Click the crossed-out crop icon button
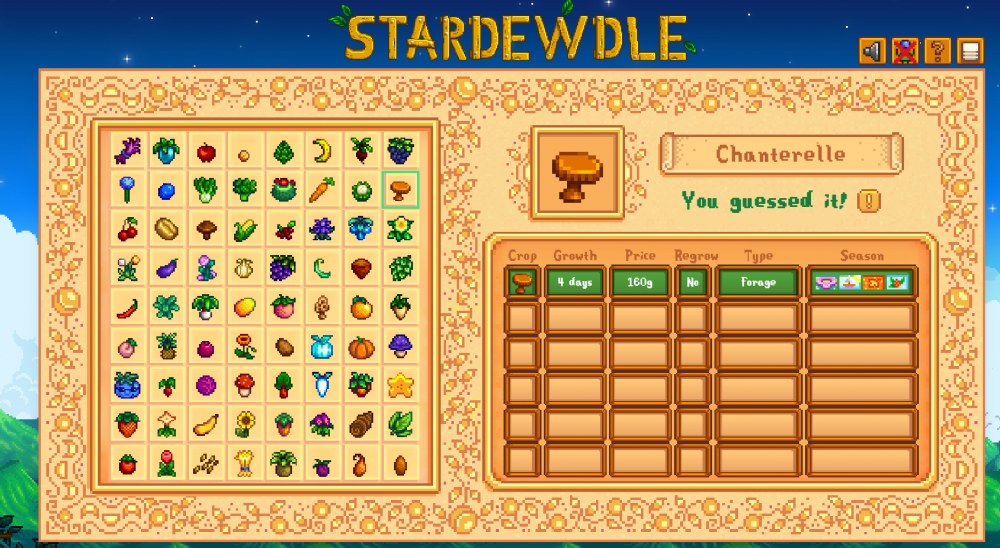The width and height of the screenshot is (1000, 548). [905, 51]
